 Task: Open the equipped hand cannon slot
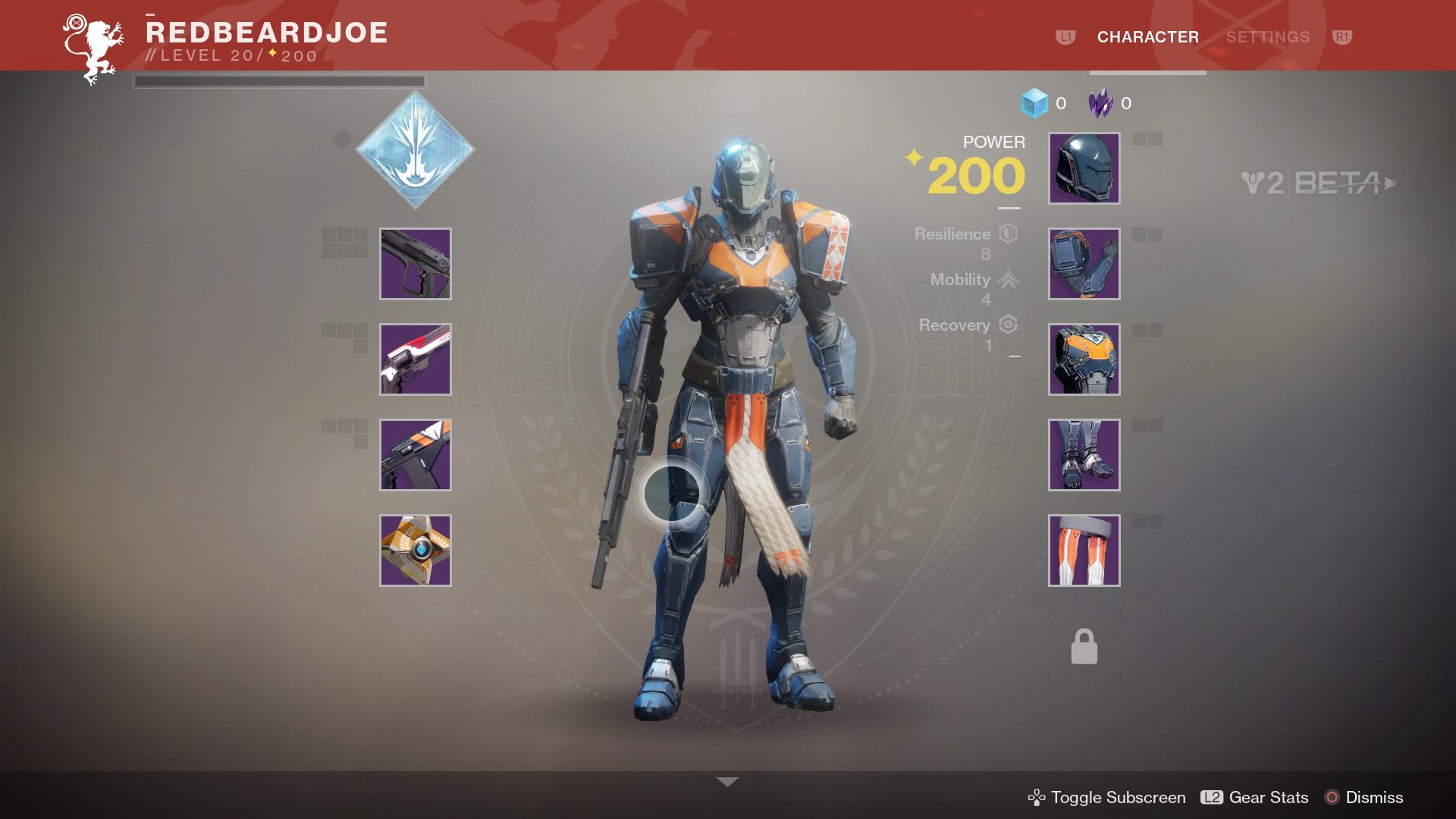click(x=415, y=360)
